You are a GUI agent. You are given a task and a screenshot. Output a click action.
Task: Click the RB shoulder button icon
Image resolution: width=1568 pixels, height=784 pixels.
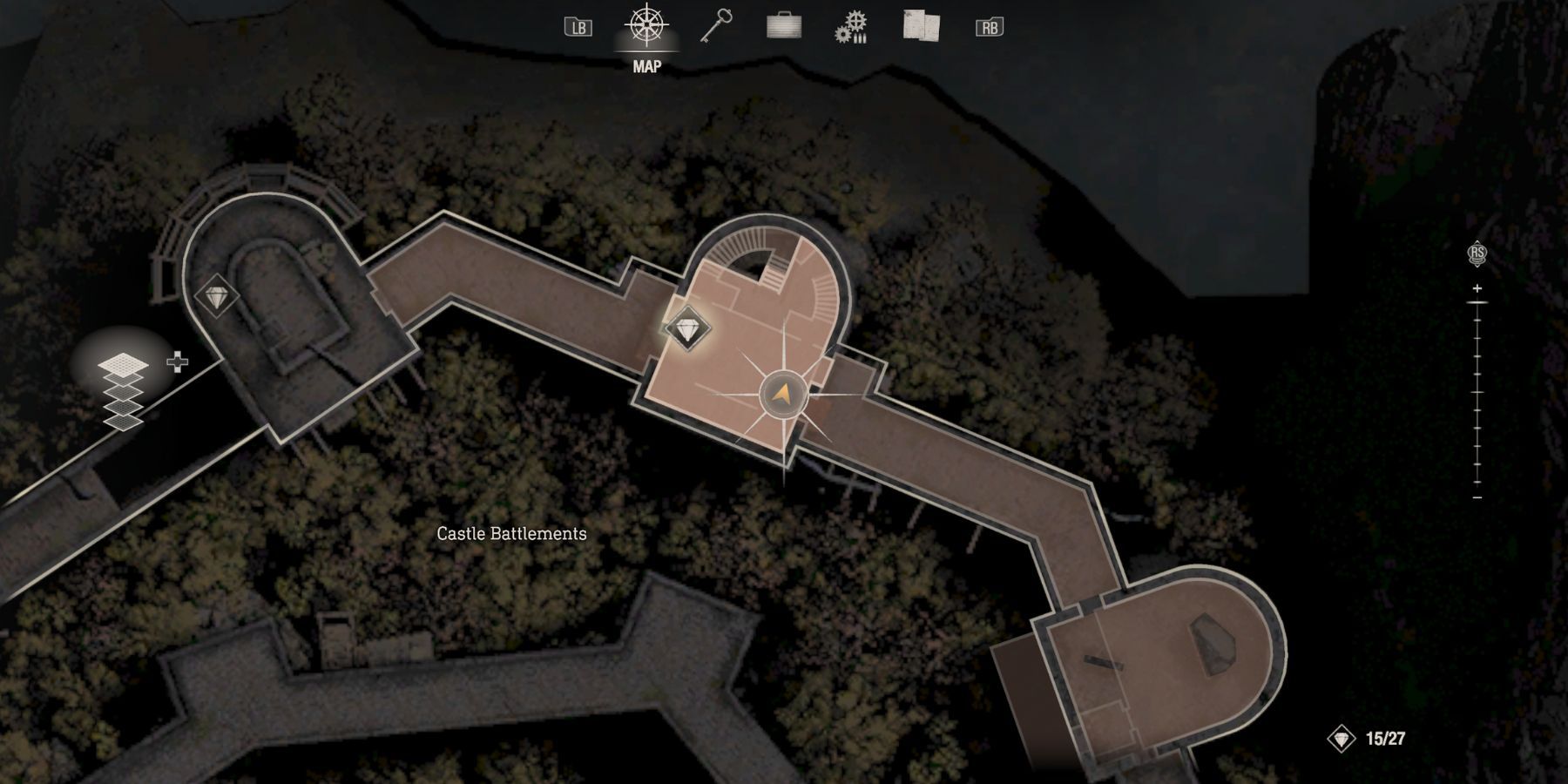tap(989, 26)
